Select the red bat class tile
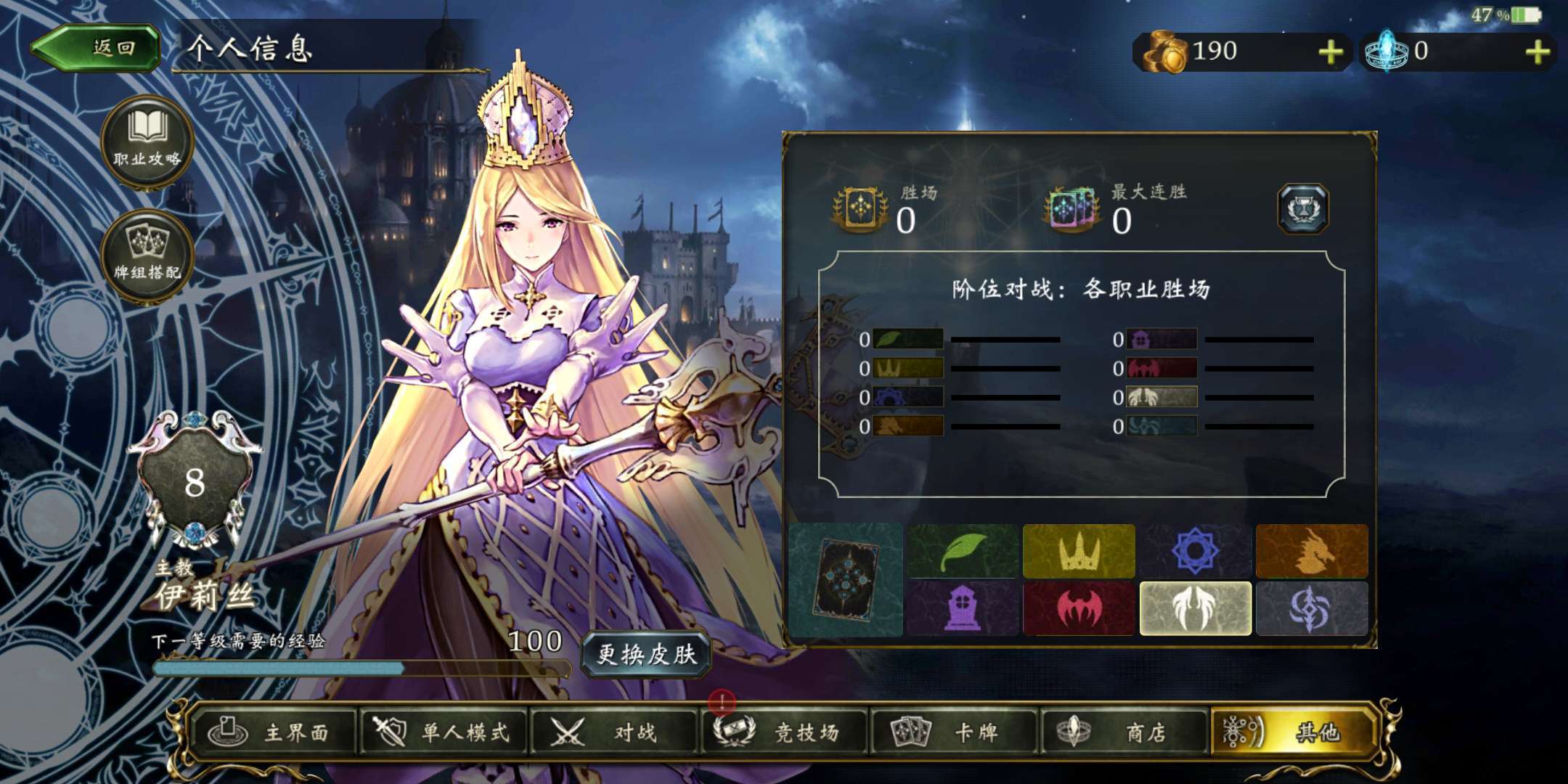The height and width of the screenshot is (784, 1568). pos(1079,608)
